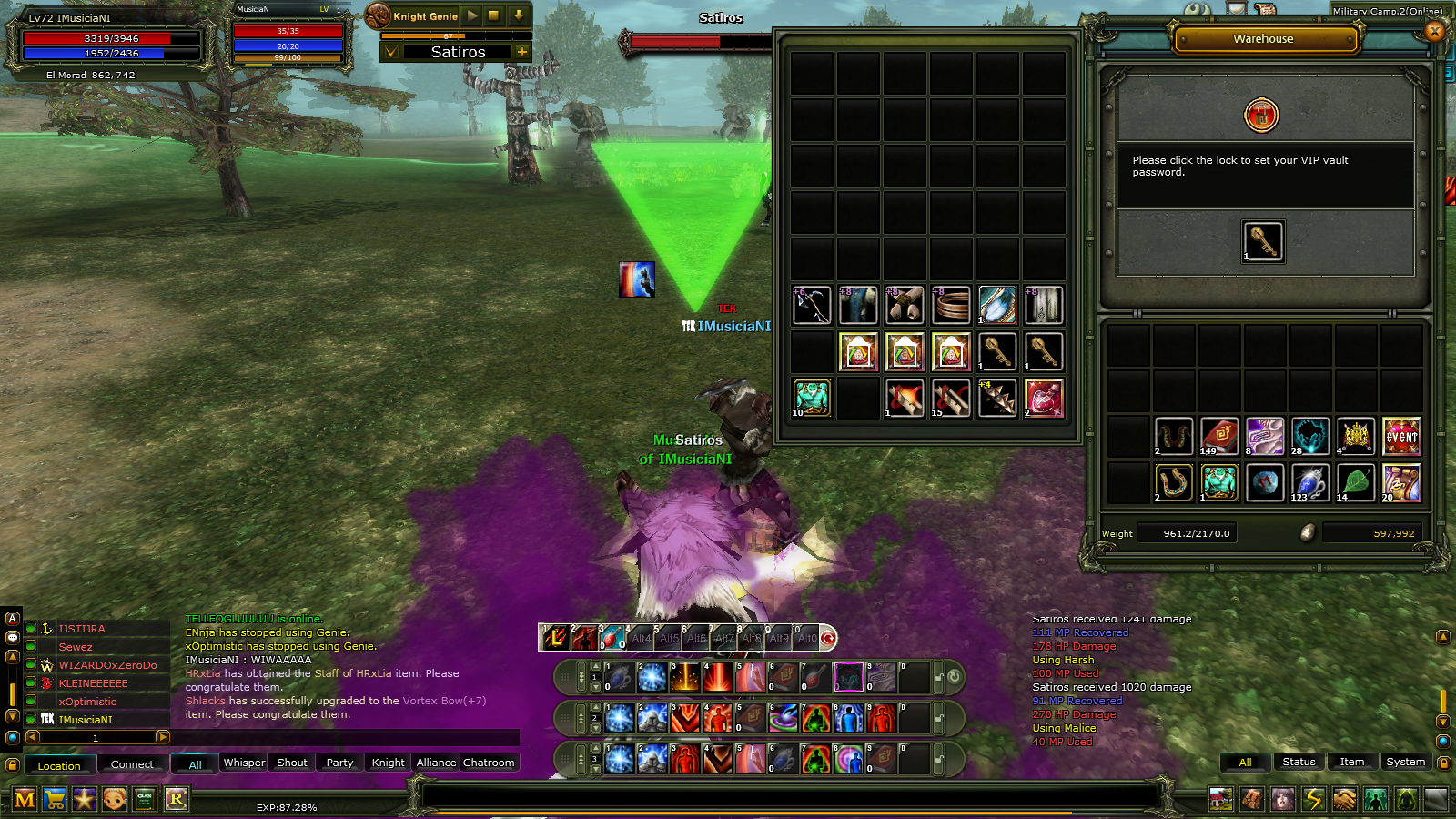Pick the red book stack of 149
This screenshot has width=1456, height=819.
coord(1219,437)
